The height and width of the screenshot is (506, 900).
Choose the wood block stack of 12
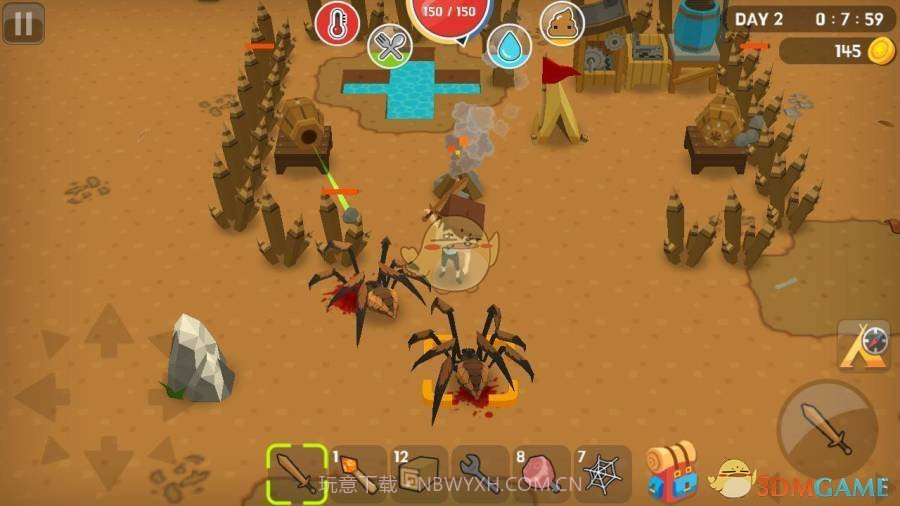419,472
